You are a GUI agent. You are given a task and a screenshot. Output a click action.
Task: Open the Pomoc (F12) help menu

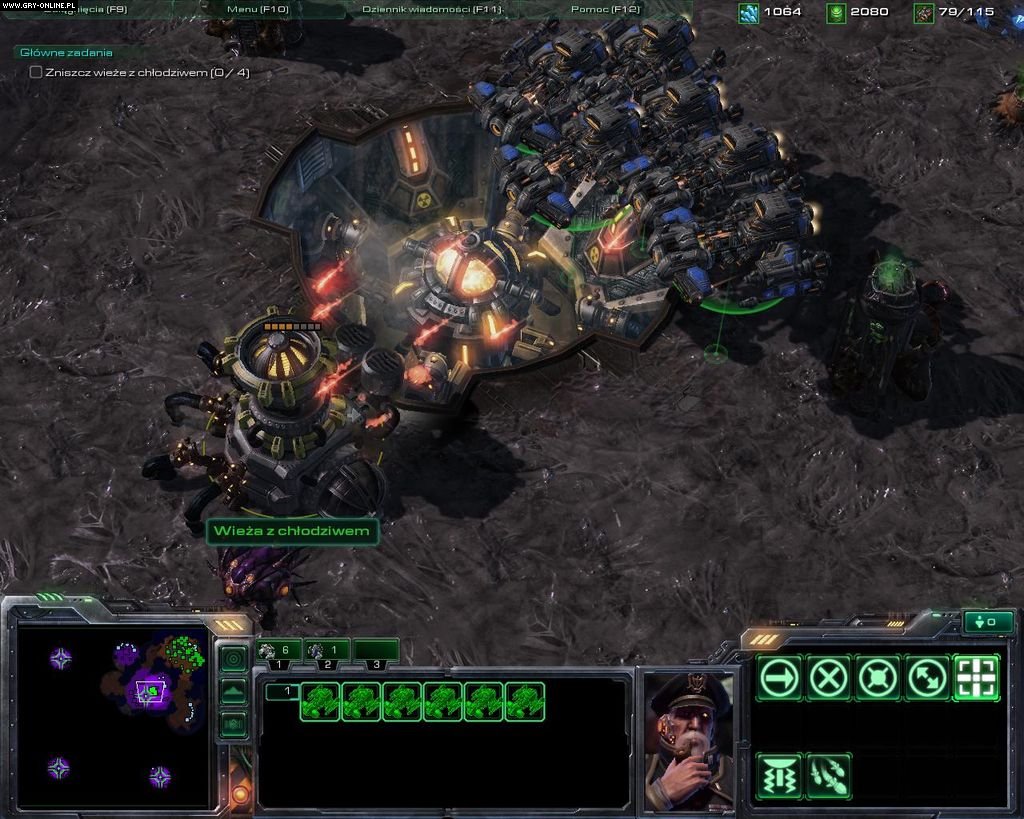[x=605, y=9]
